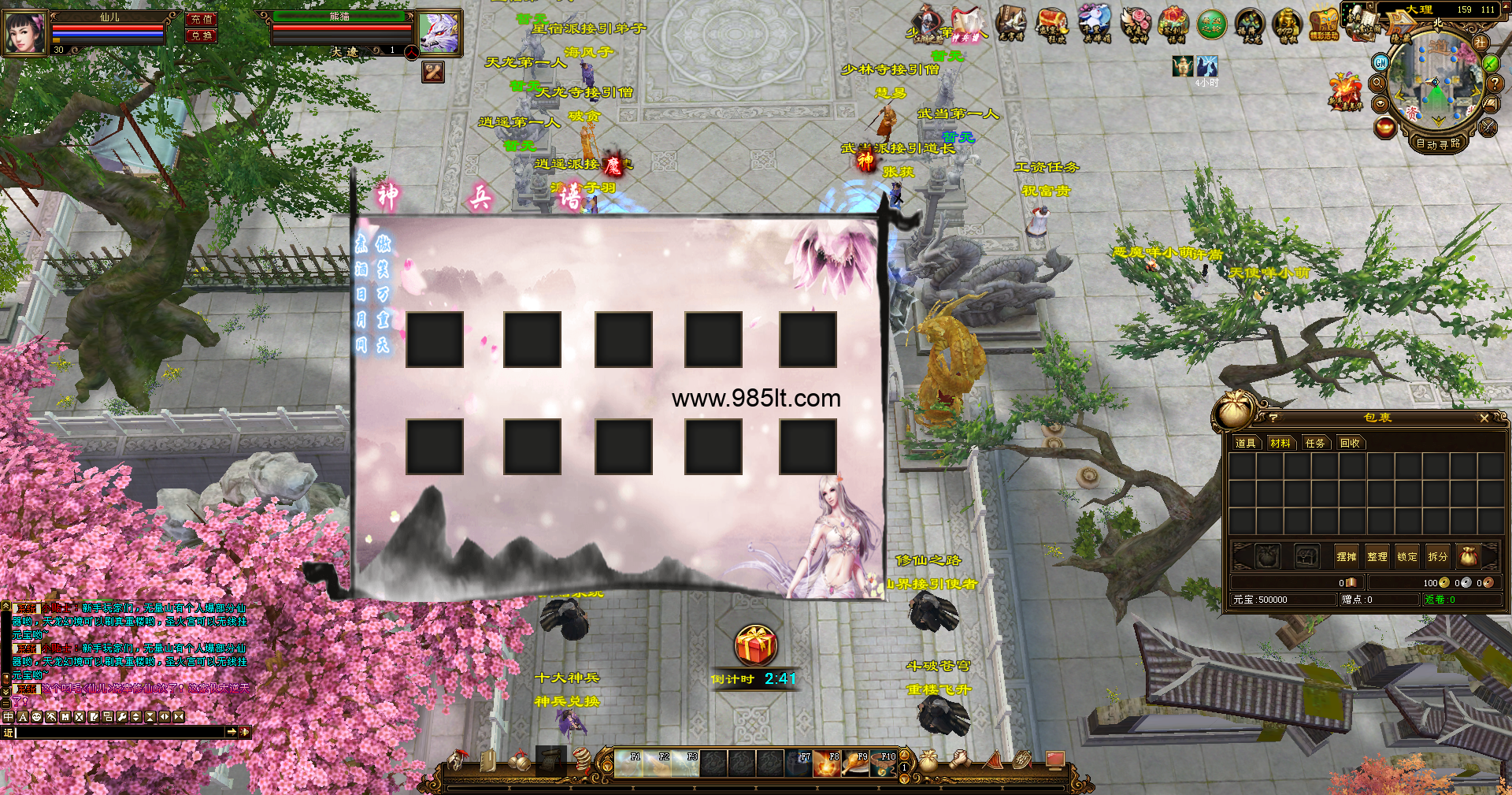Close the 包裹 inventory window

pyautogui.click(x=1484, y=418)
